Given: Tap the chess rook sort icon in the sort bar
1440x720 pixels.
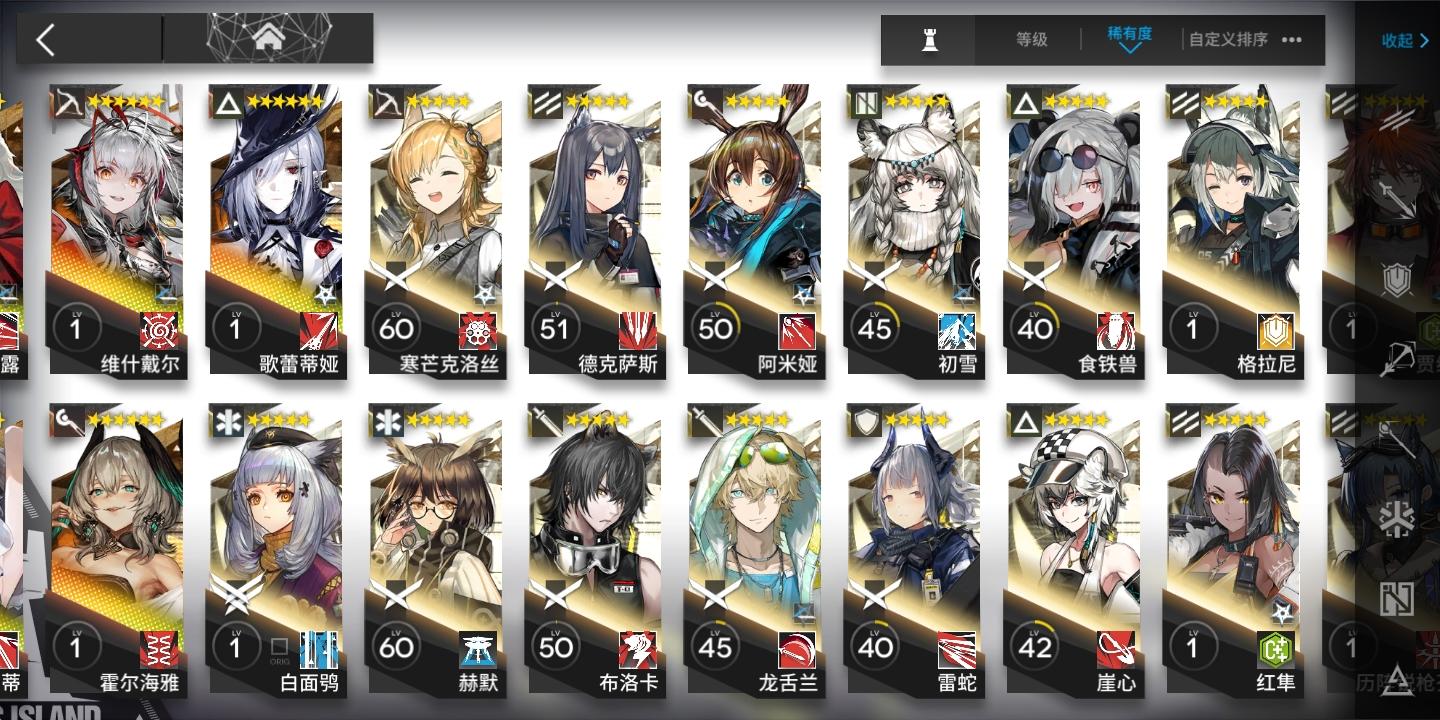Looking at the screenshot, I should 928,40.
